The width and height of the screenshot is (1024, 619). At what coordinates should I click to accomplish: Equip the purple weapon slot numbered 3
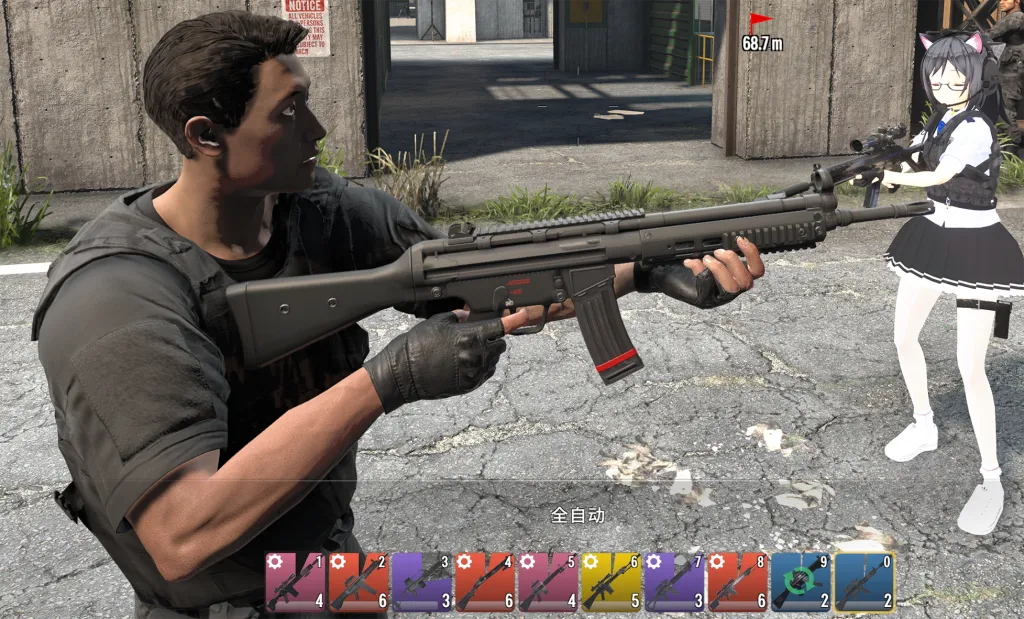422,581
